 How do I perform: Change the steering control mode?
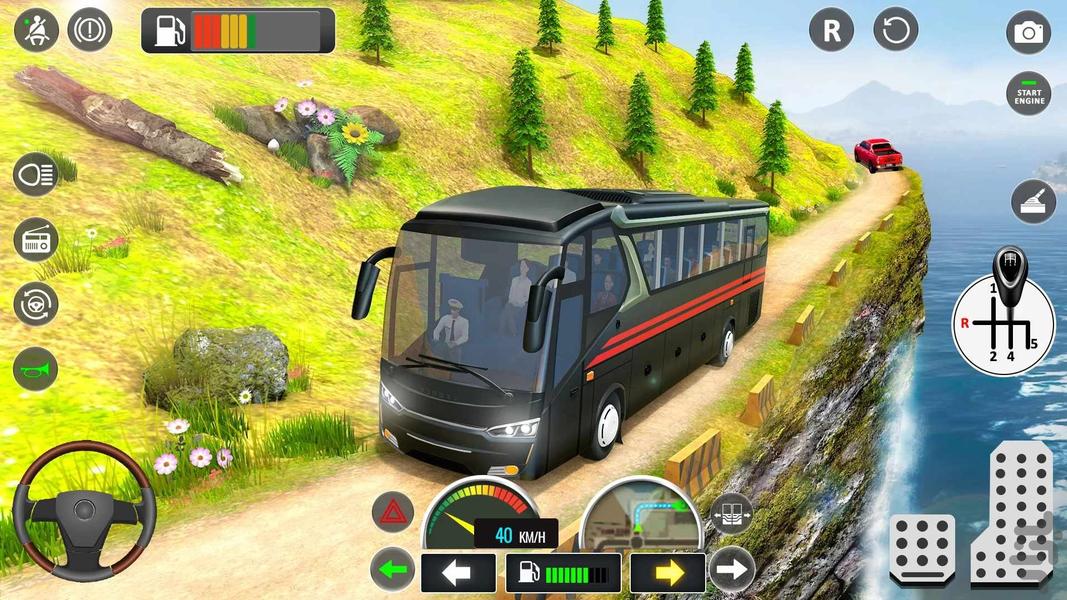point(35,304)
